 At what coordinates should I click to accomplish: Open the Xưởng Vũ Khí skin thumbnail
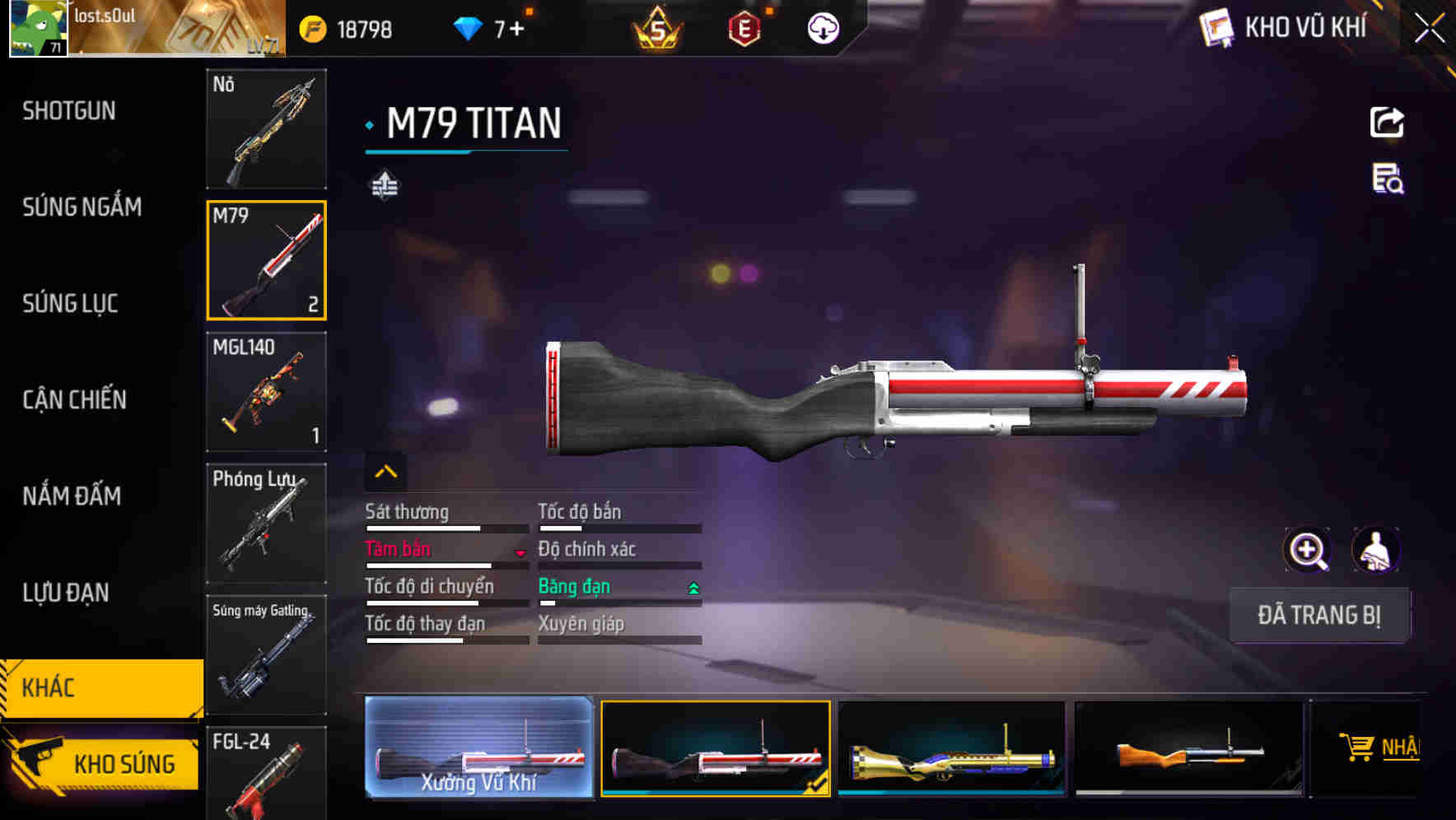pyautogui.click(x=478, y=748)
